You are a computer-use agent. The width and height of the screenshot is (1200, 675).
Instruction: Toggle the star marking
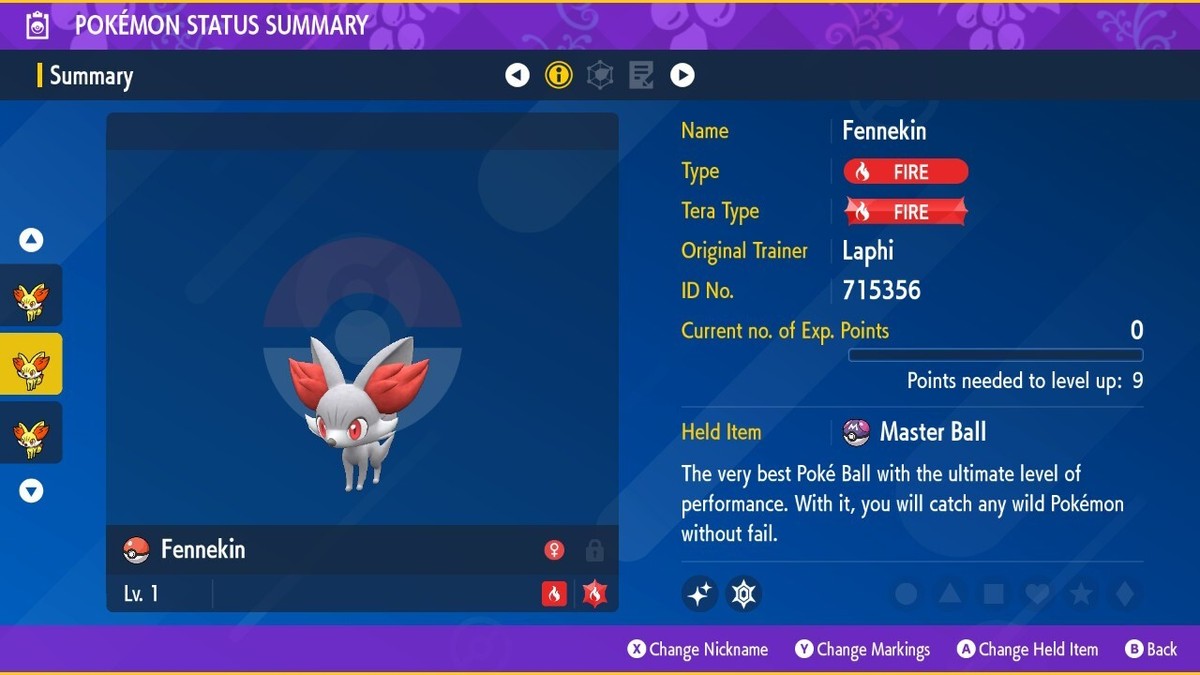point(1081,594)
